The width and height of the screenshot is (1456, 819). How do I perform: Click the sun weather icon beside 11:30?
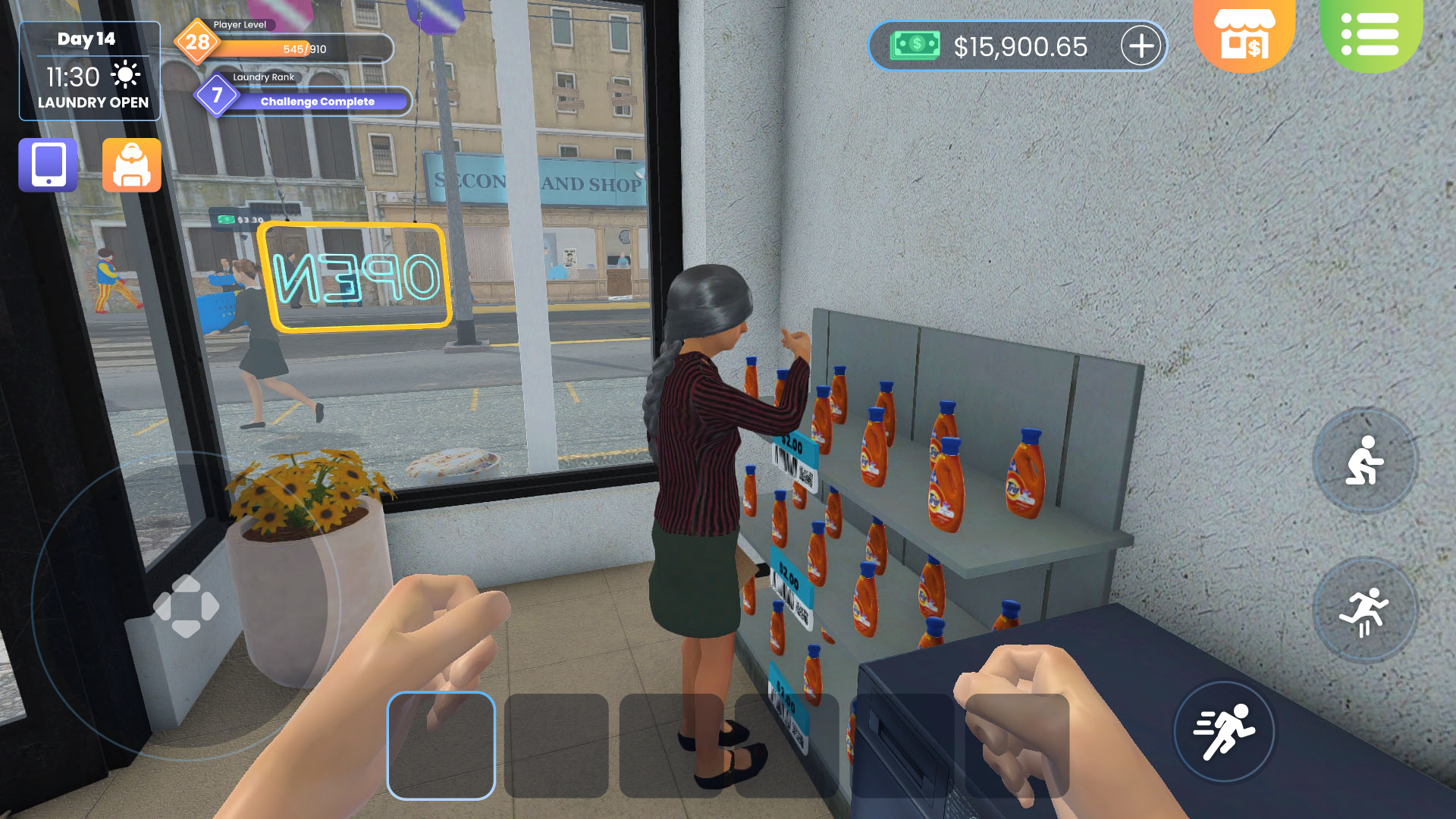click(x=126, y=76)
